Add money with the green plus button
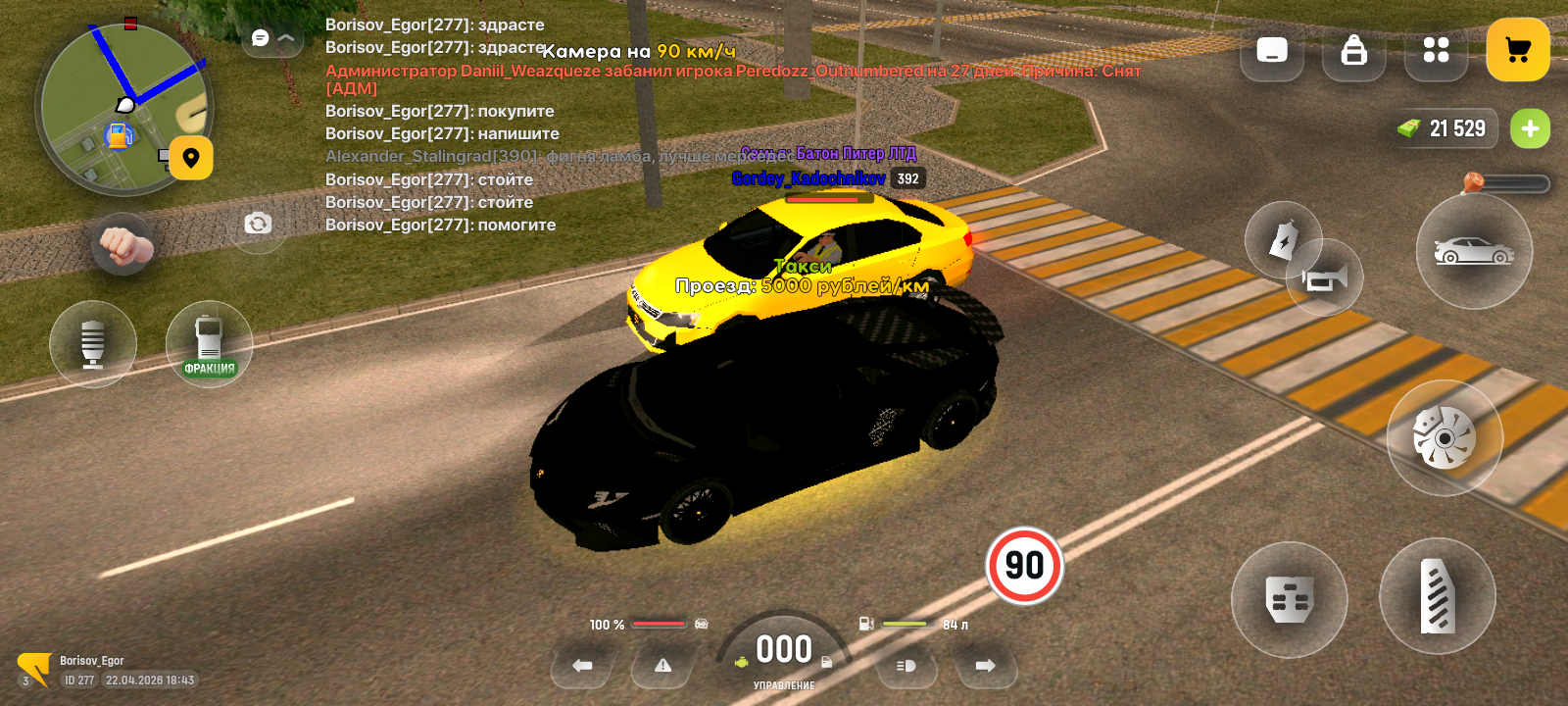Viewport: 1568px width, 706px height. tap(1530, 128)
